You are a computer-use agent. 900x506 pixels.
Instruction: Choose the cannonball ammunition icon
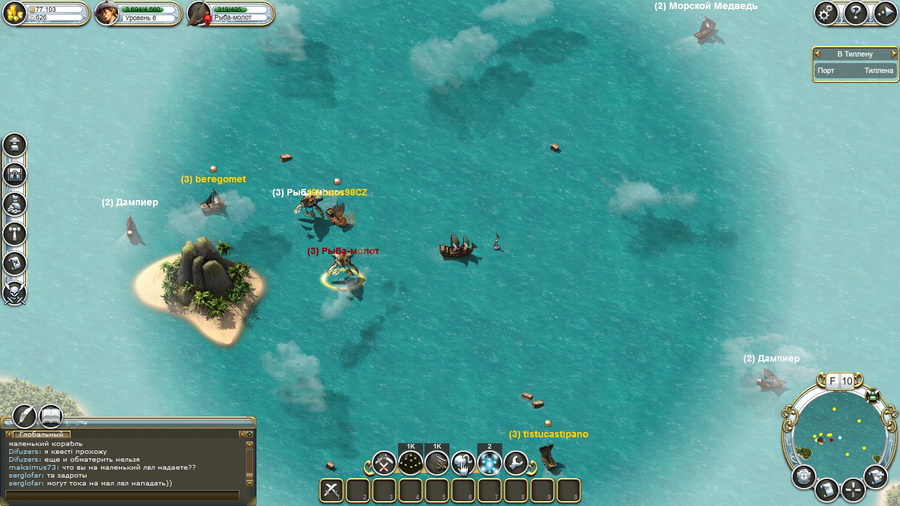point(410,462)
